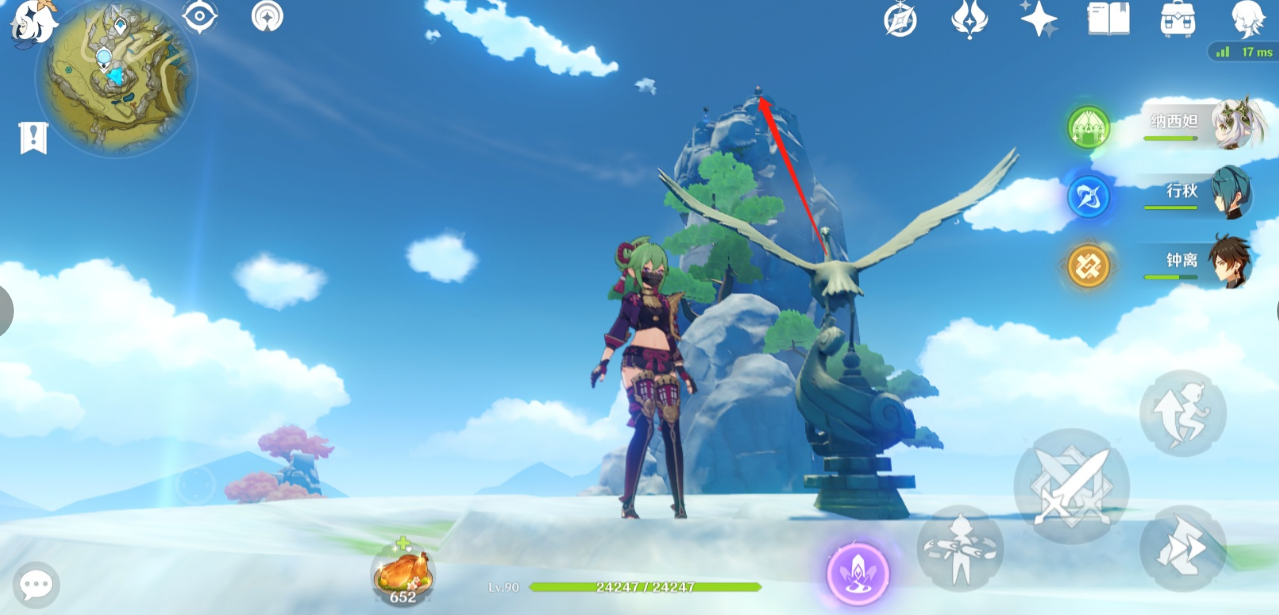Tap the glider figure gadget button

tap(960, 548)
